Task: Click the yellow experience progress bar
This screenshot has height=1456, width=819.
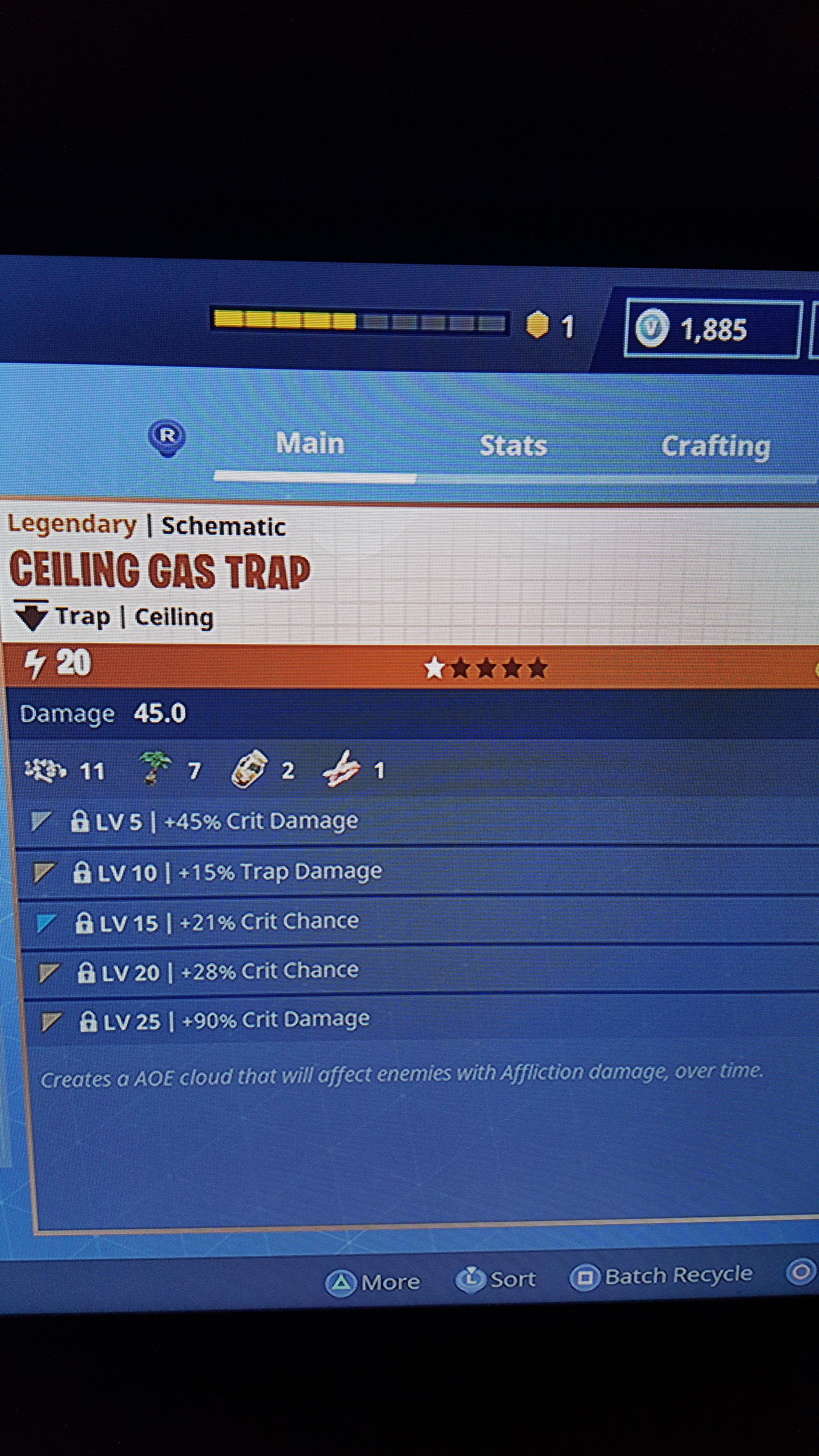Action: (x=283, y=321)
